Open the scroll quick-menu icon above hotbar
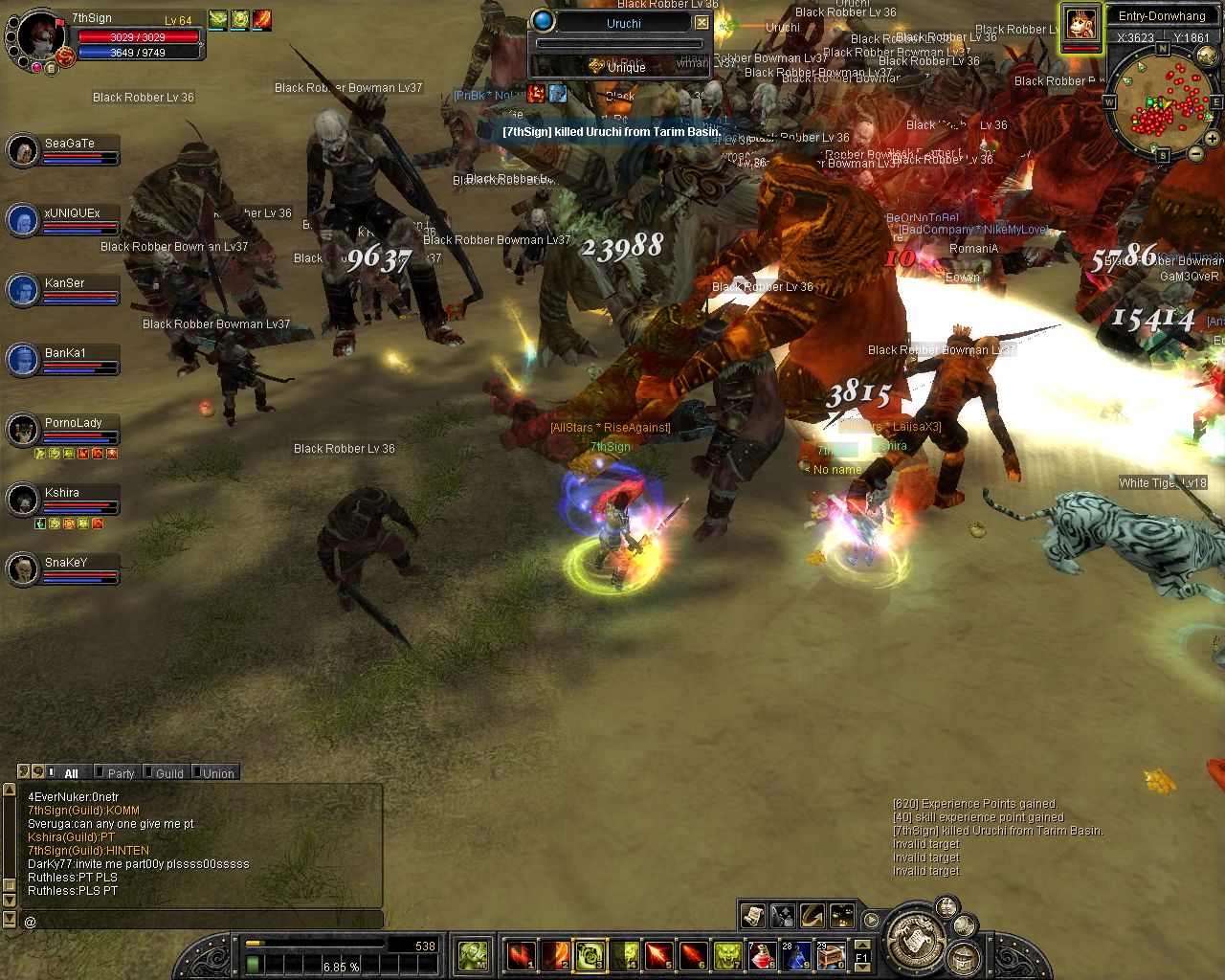This screenshot has width=1225, height=980. click(752, 916)
